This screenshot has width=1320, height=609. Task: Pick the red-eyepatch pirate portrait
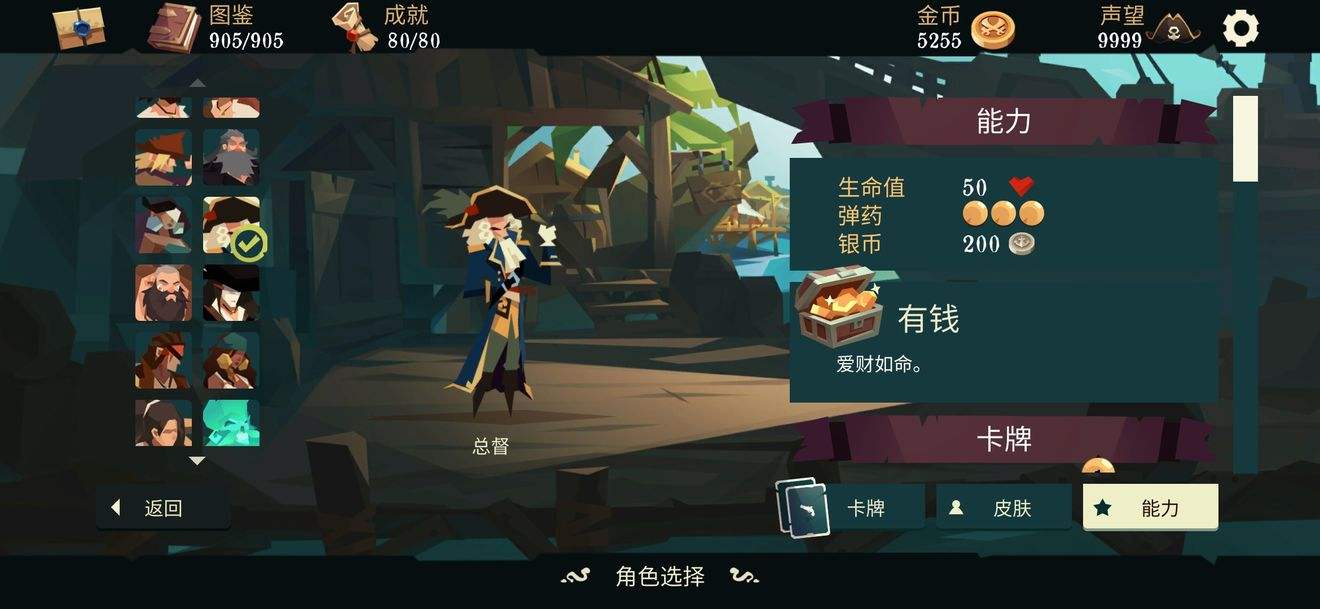163,360
